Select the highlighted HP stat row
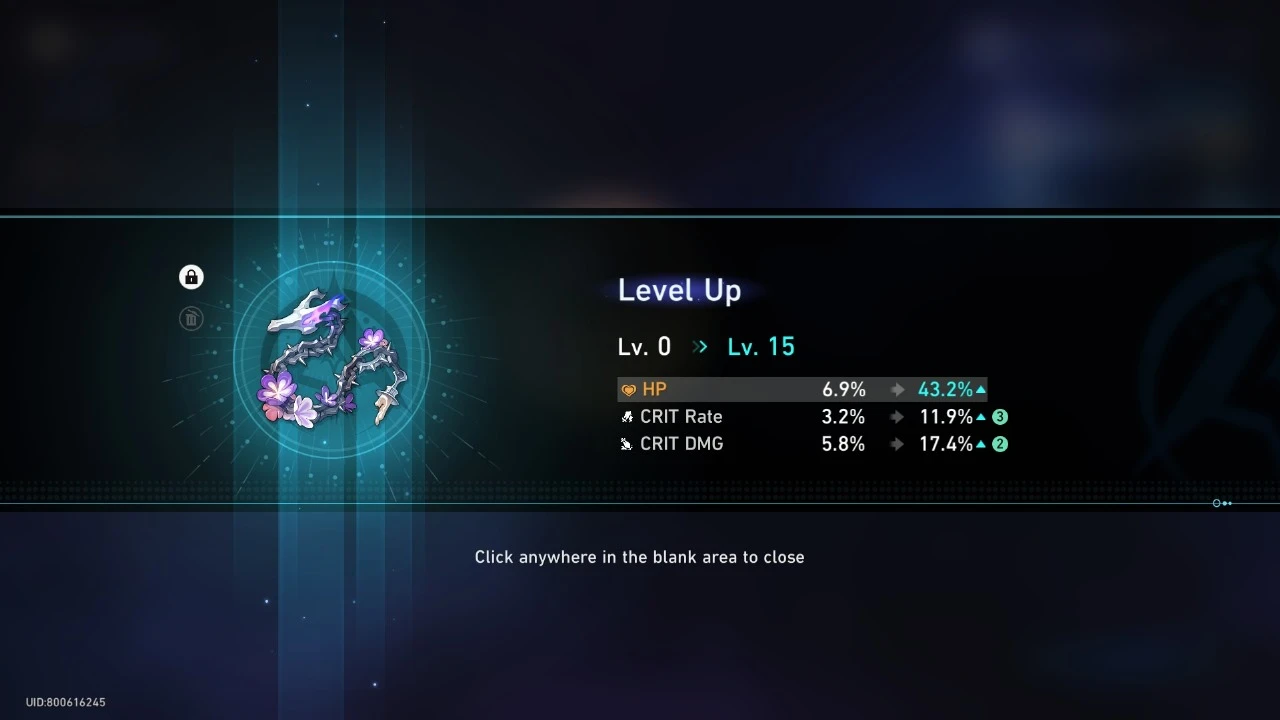 pos(800,389)
